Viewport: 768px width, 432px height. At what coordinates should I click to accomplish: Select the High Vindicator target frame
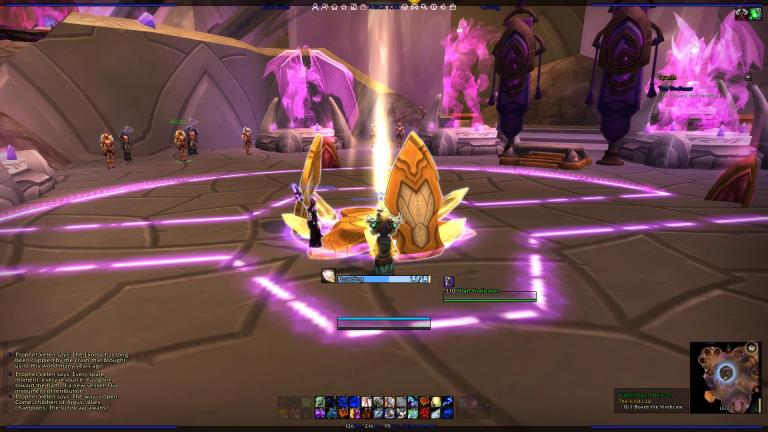pos(490,295)
